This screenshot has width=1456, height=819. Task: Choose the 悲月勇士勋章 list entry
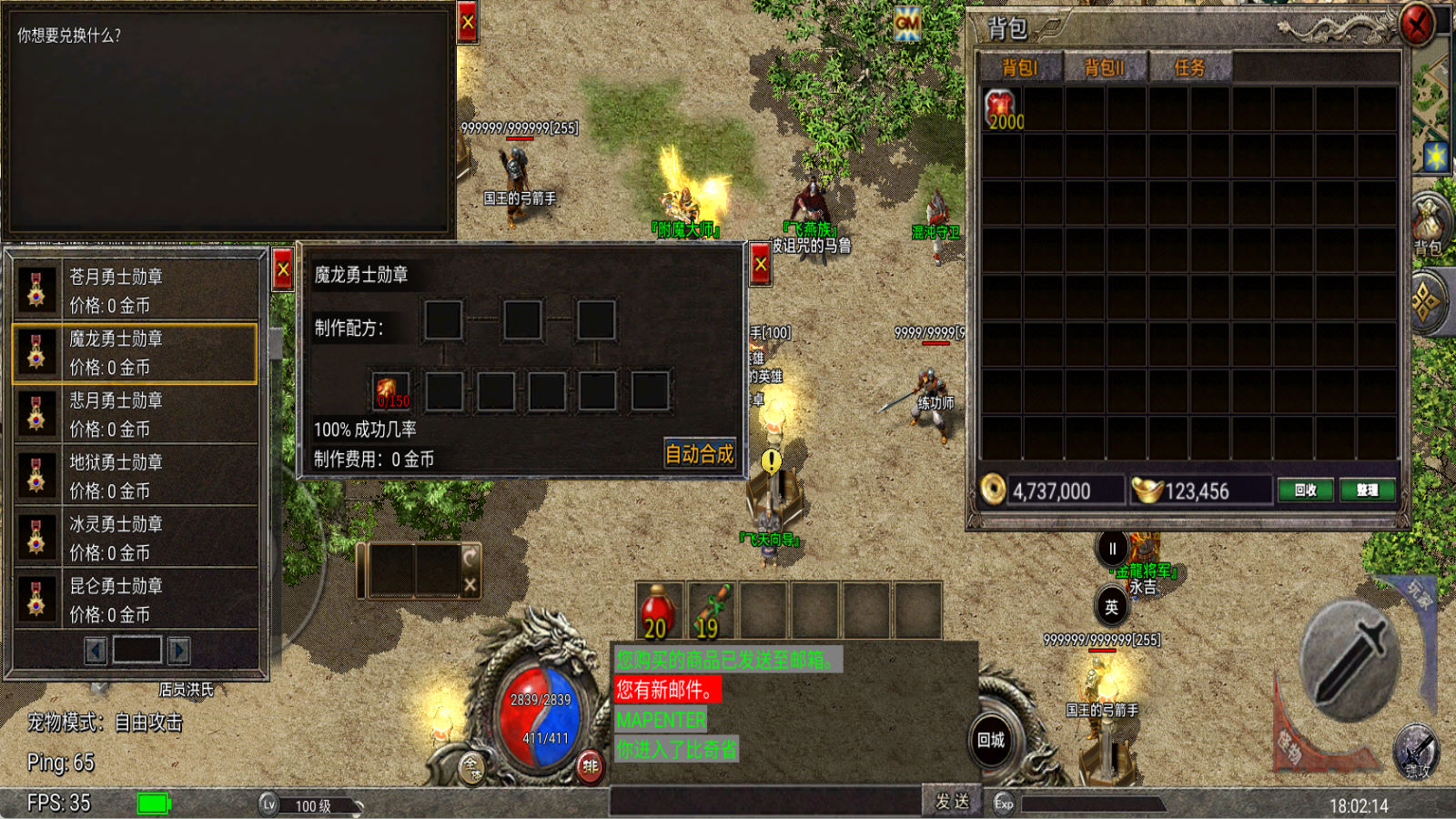[135, 414]
